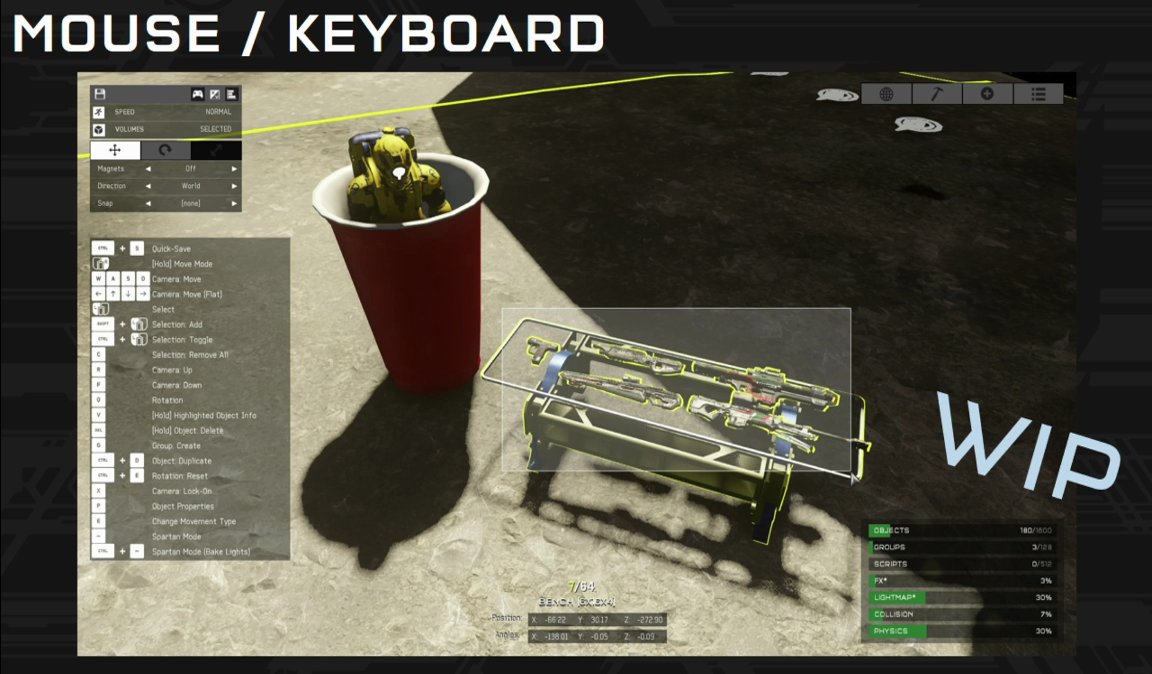1152x674 pixels.
Task: Click the floppy disk save icon
Action: click(x=100, y=94)
